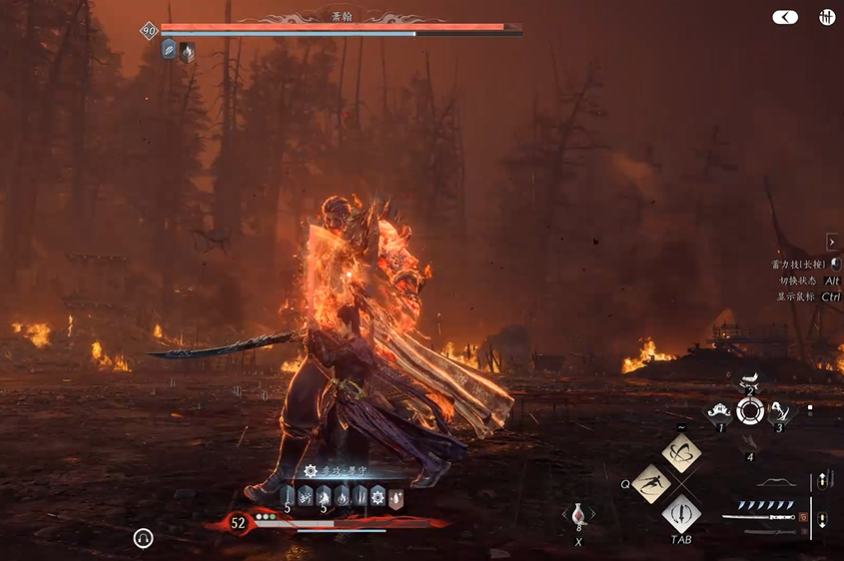
Task: Click the headphones voice chat icon
Action: (x=143, y=539)
